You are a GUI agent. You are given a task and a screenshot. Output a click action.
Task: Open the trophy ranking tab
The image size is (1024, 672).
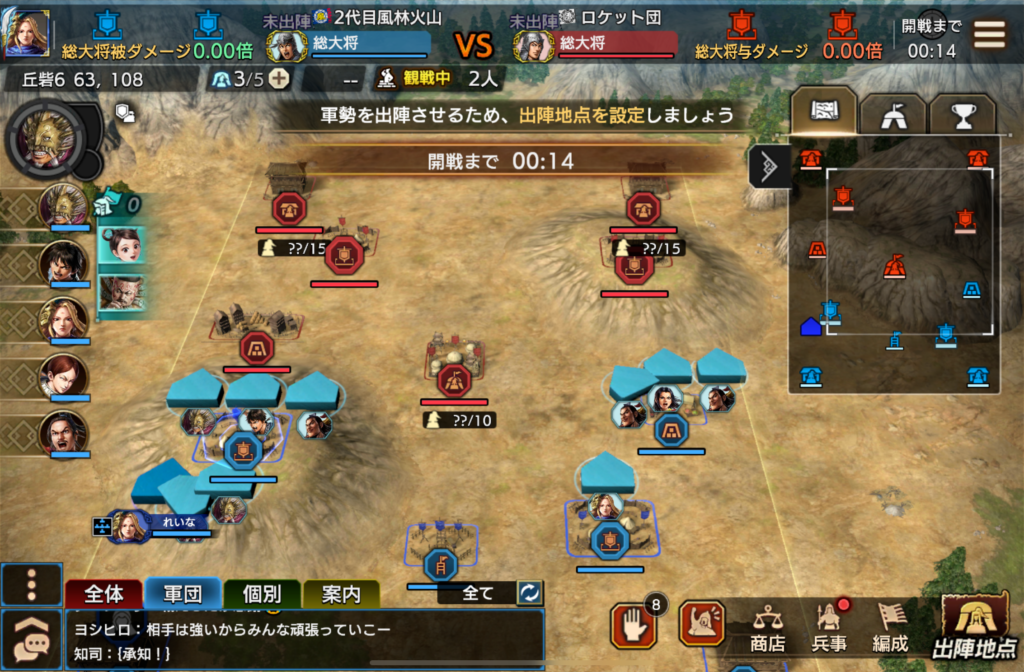click(962, 115)
